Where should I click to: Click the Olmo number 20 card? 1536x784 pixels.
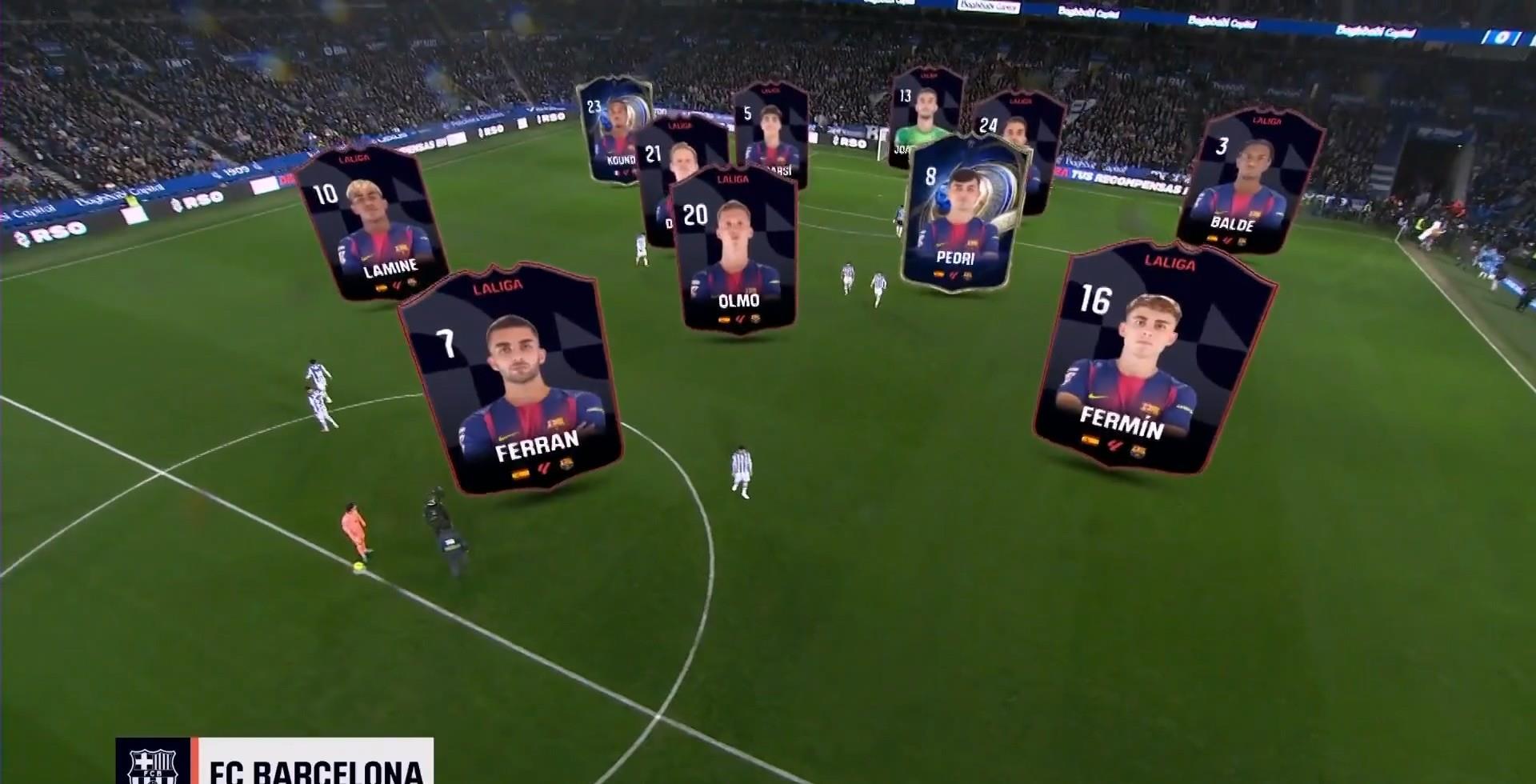[x=736, y=248]
